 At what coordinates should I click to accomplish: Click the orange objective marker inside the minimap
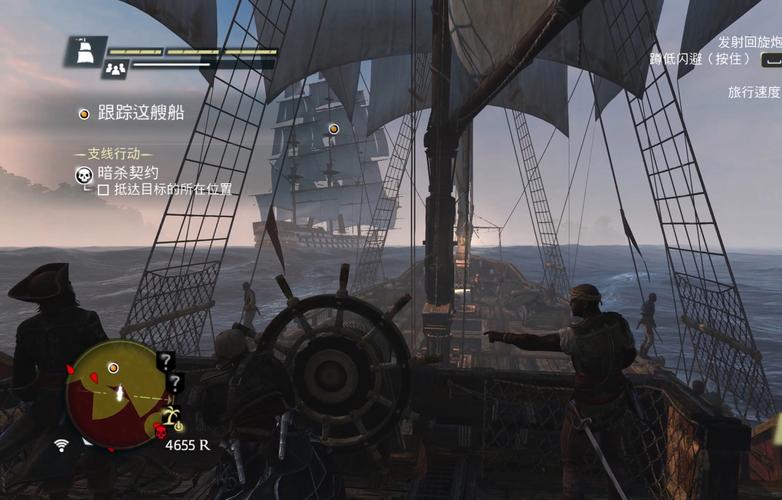[113, 368]
